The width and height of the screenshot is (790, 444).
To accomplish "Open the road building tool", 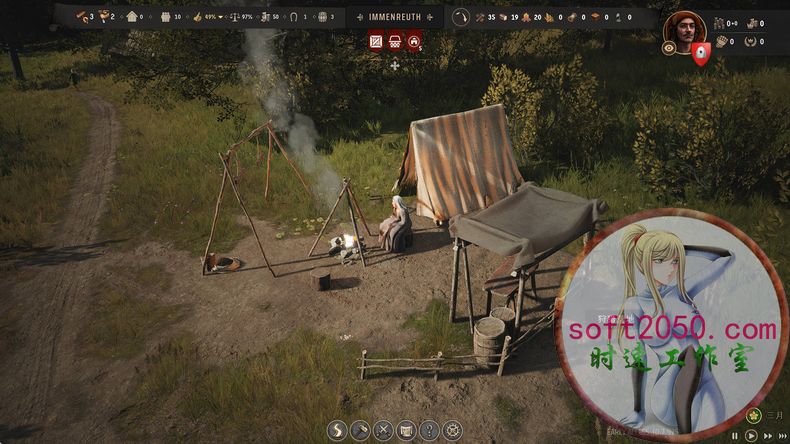I will coord(337,431).
